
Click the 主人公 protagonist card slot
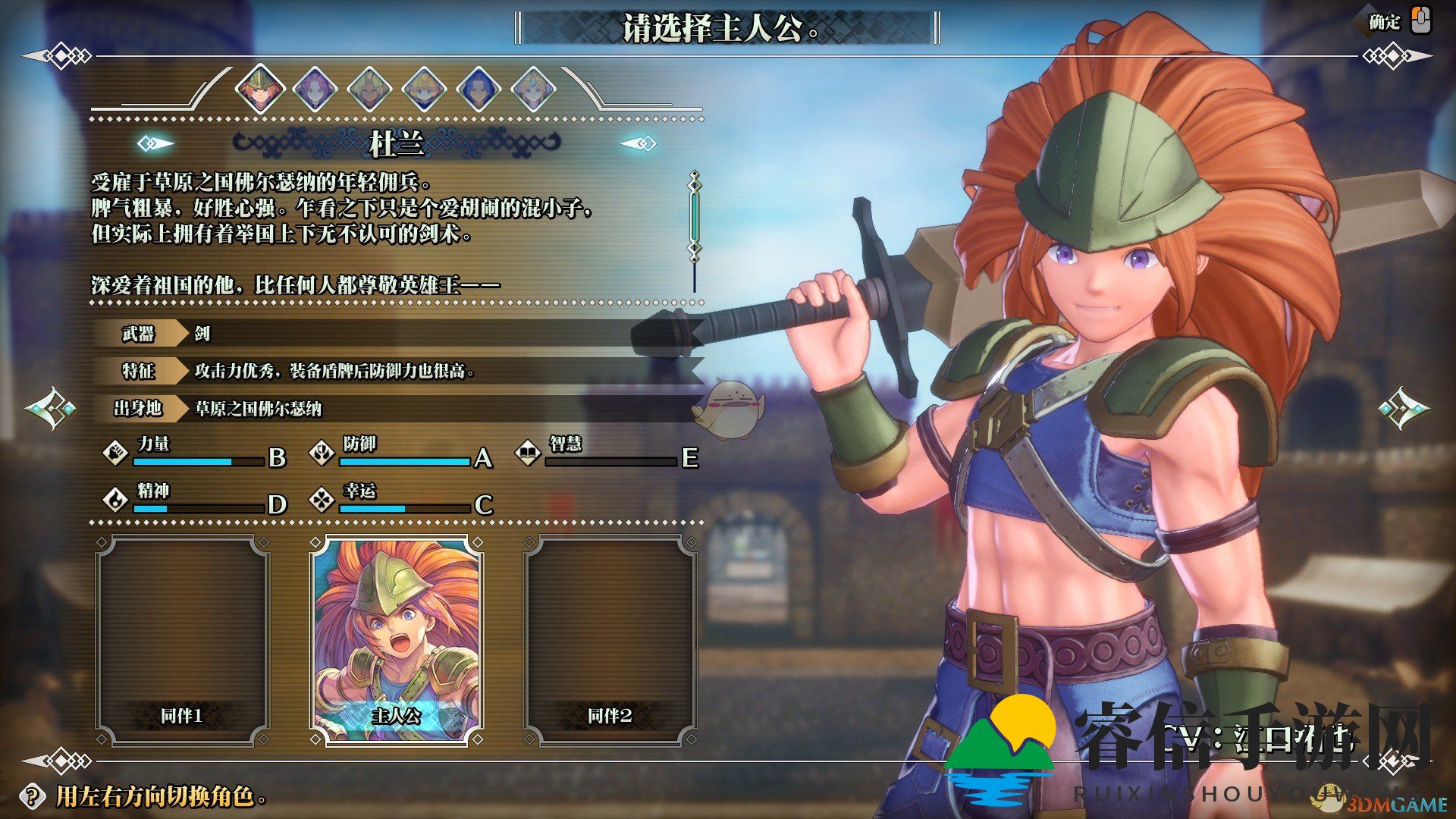pyautogui.click(x=397, y=641)
